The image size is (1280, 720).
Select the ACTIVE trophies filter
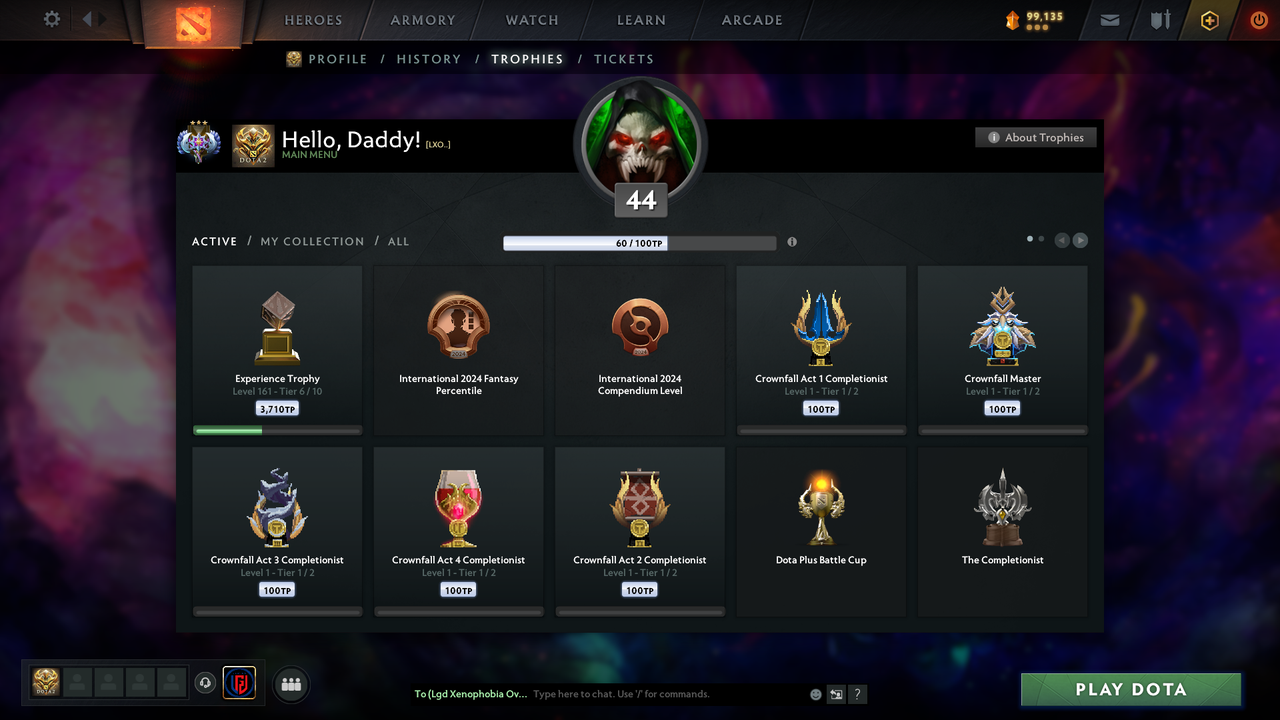click(x=214, y=241)
